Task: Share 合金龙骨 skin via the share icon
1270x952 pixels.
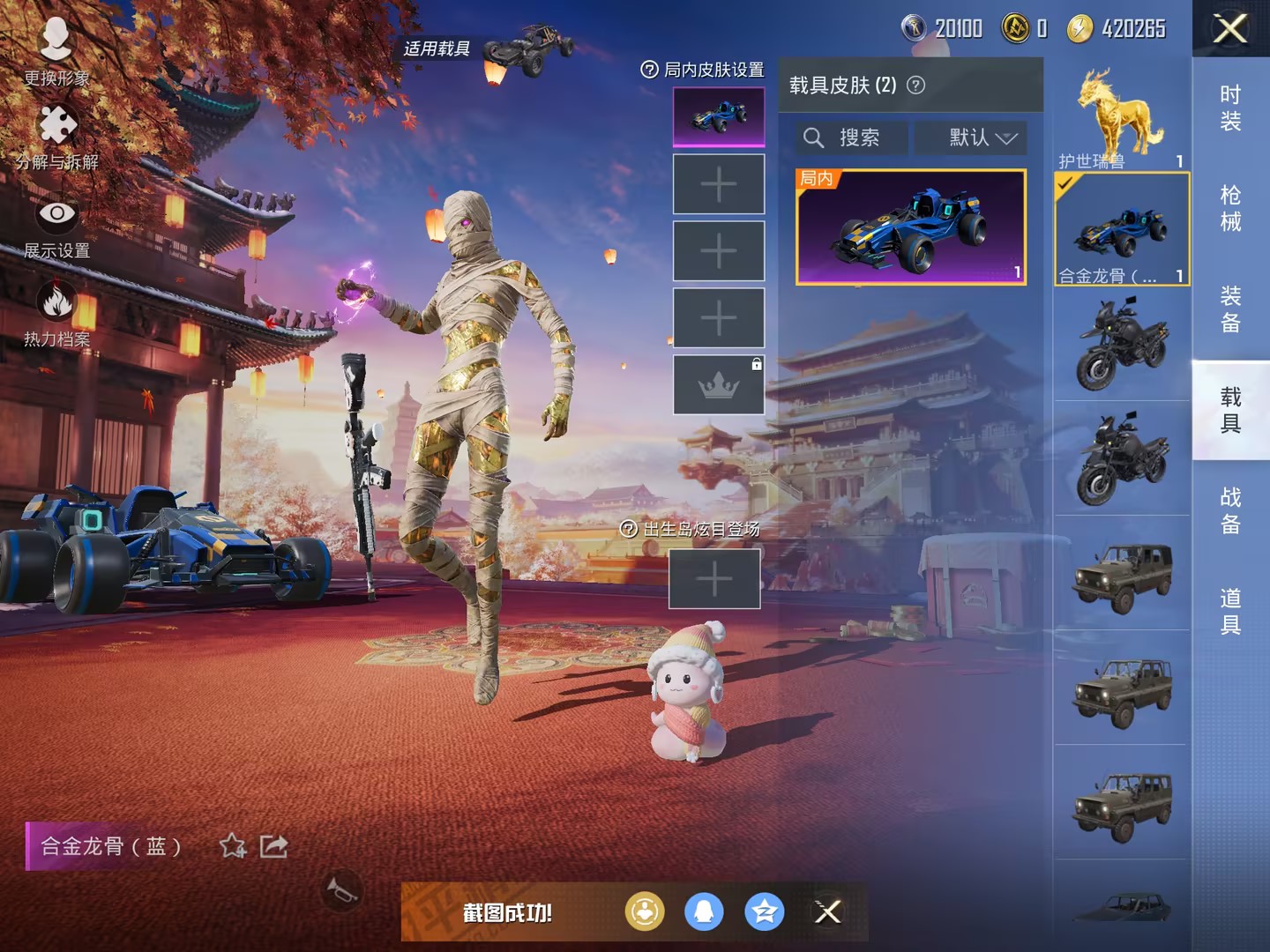Action: 273,846
